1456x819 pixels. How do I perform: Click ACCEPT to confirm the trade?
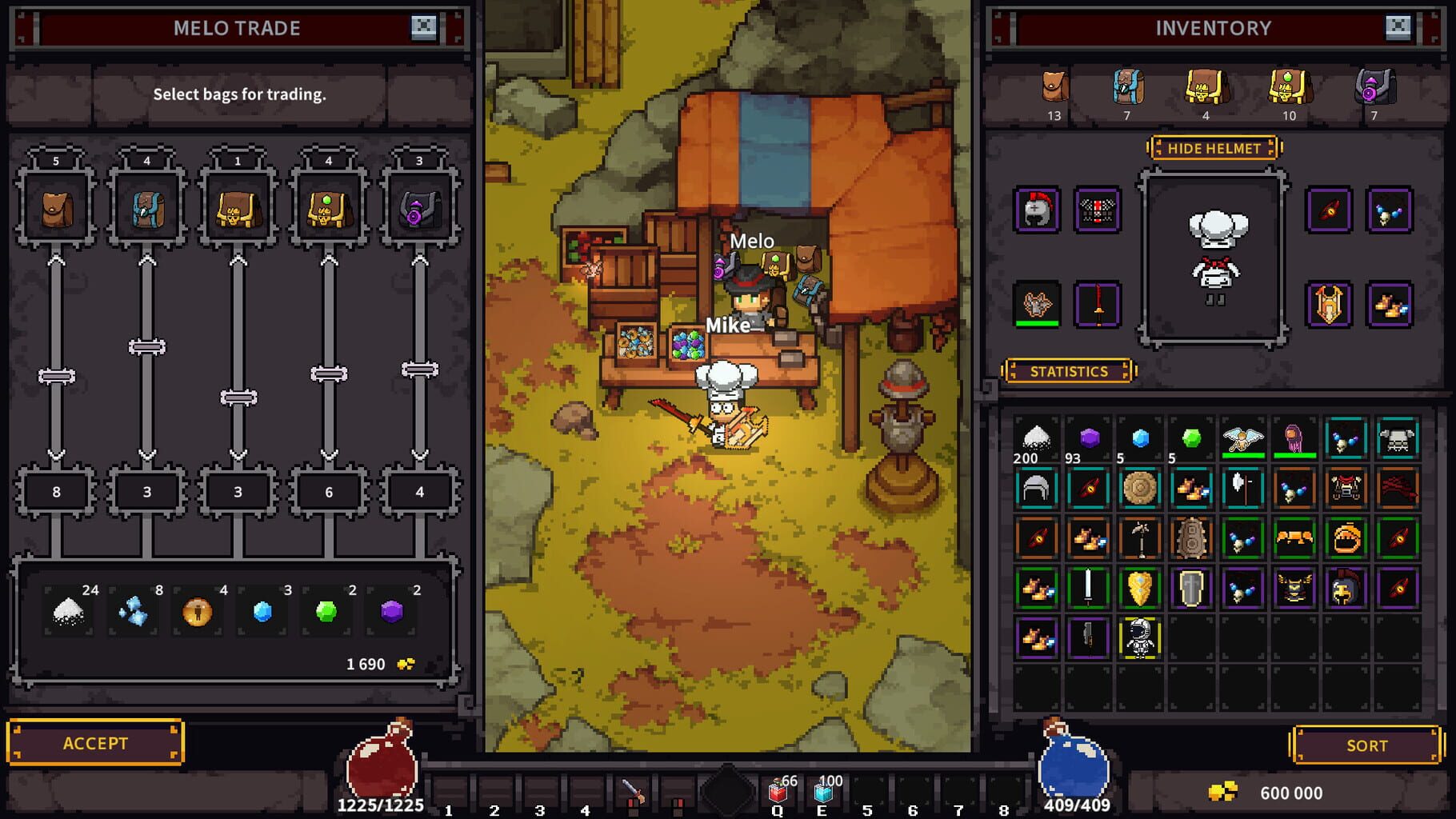pos(96,742)
